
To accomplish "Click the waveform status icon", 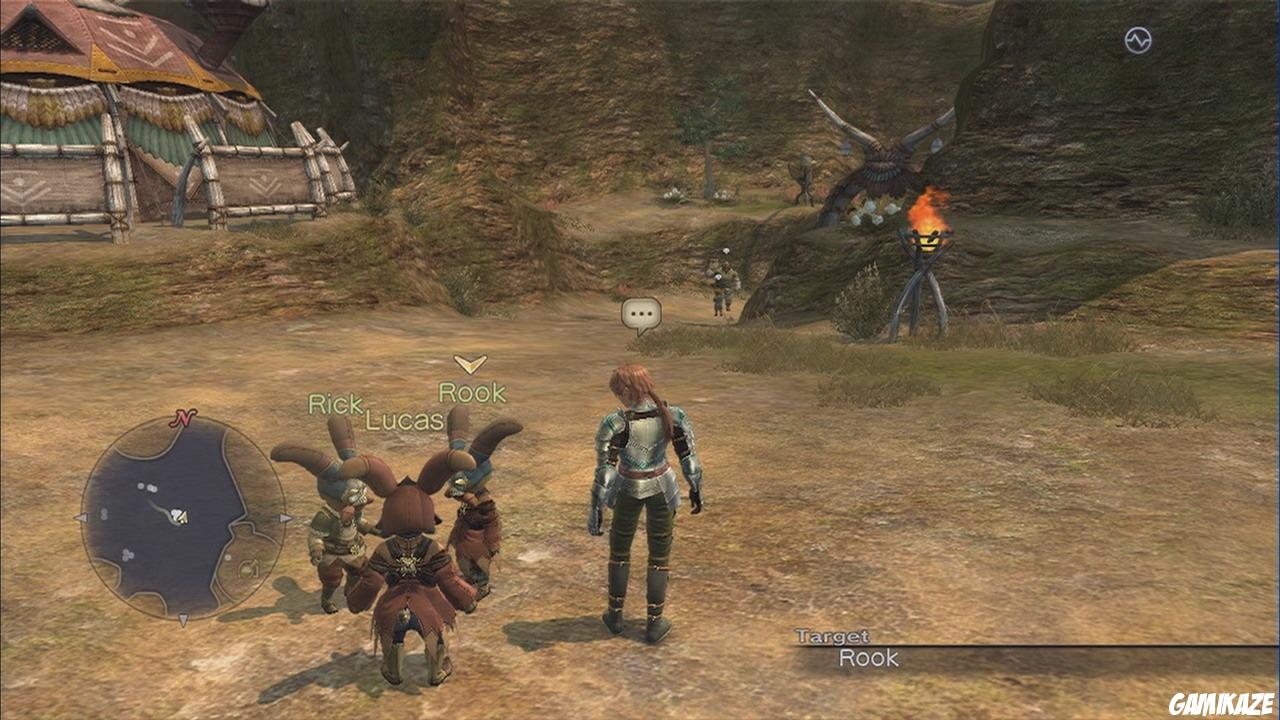I will coord(1138,40).
